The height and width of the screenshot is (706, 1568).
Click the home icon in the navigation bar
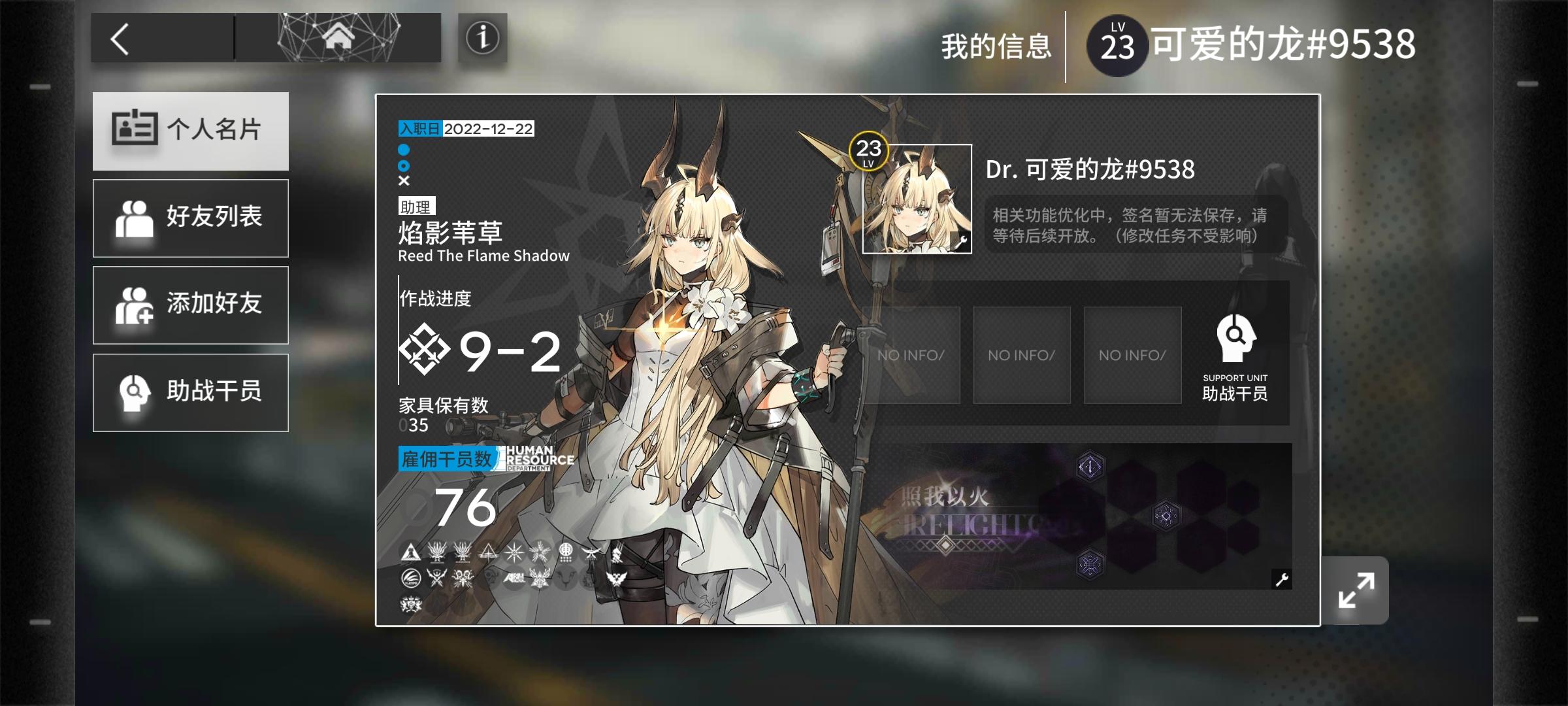click(337, 37)
